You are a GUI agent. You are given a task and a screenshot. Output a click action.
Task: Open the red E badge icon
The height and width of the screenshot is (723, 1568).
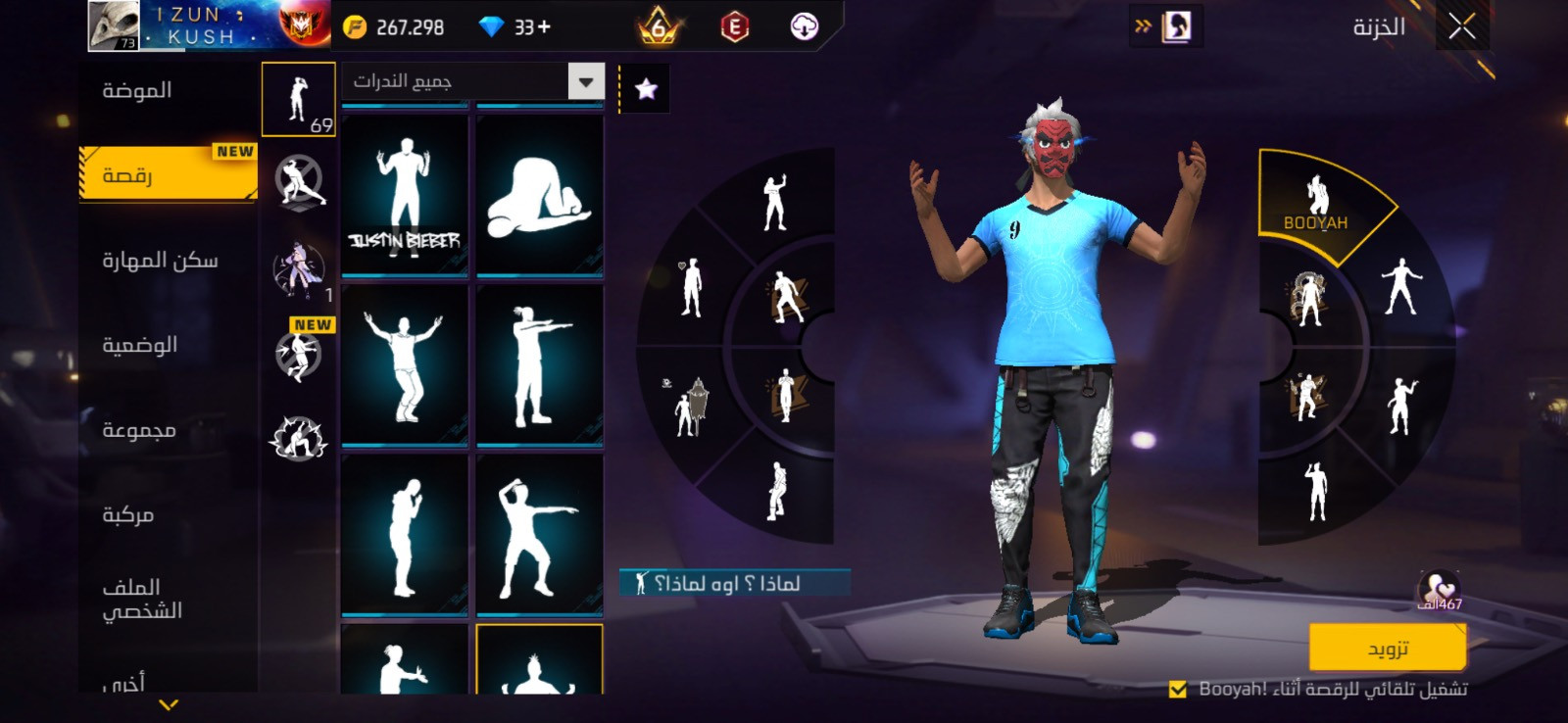point(734,27)
